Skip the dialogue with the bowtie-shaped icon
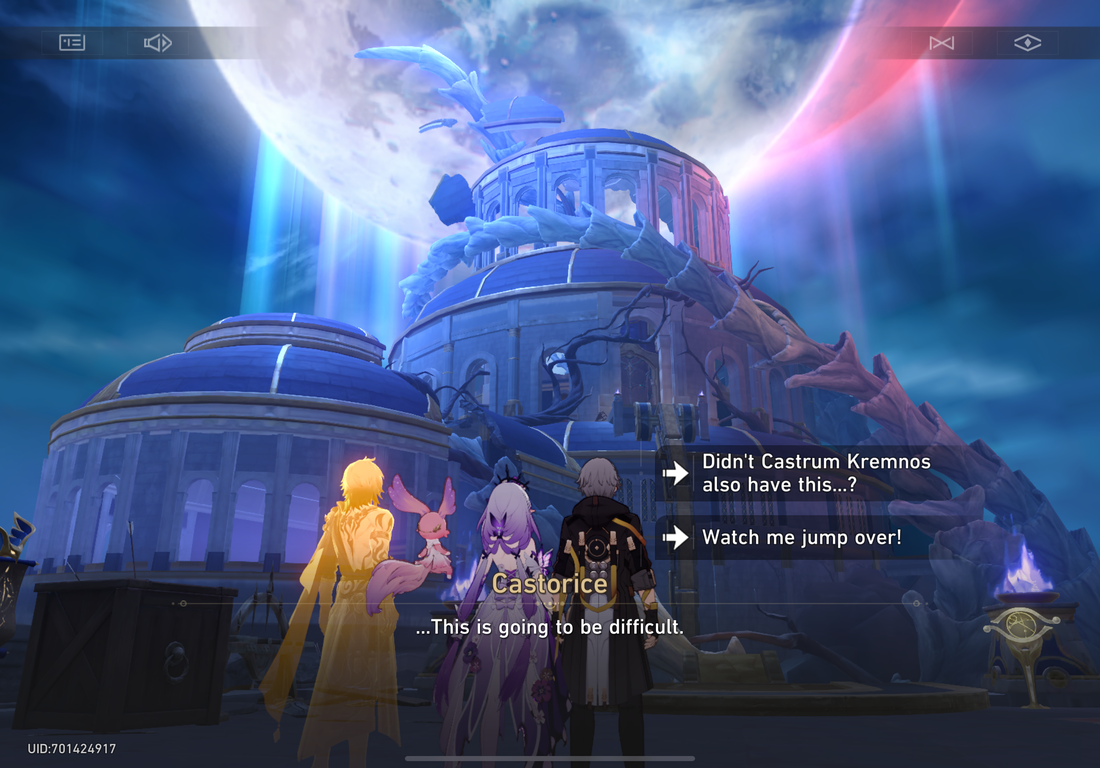This screenshot has width=1100, height=768. click(941, 42)
